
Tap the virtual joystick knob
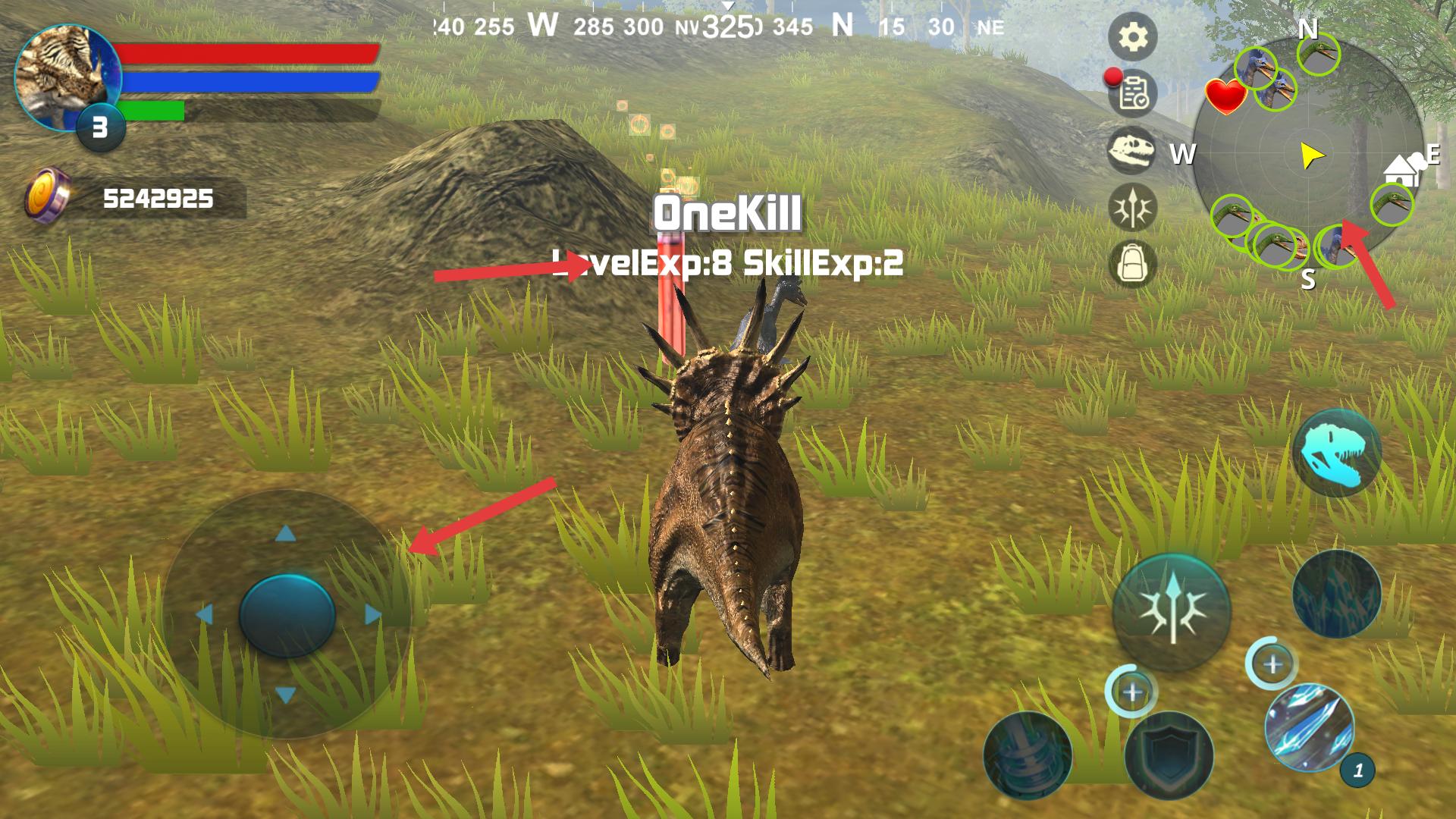click(287, 614)
